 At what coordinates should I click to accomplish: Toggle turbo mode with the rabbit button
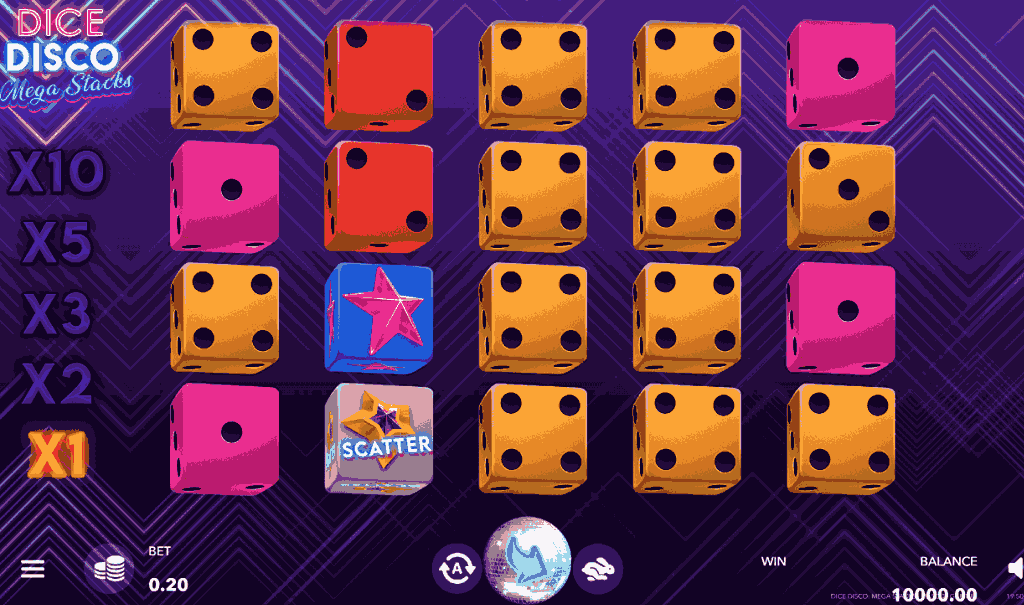pyautogui.click(x=597, y=569)
